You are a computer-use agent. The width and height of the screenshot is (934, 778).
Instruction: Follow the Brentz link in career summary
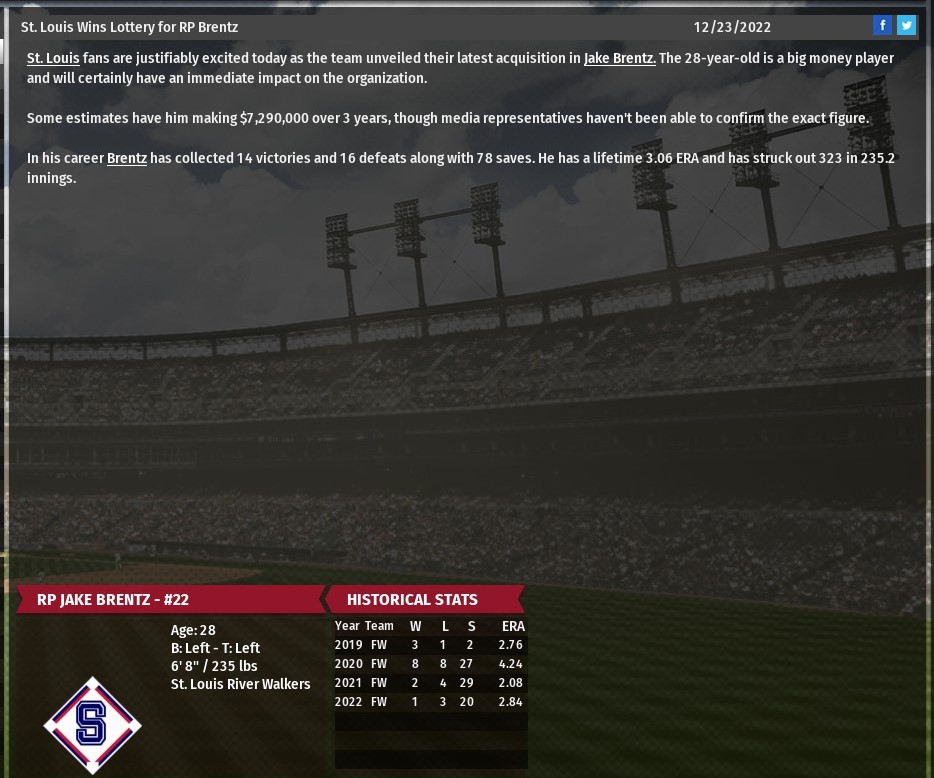coord(127,158)
